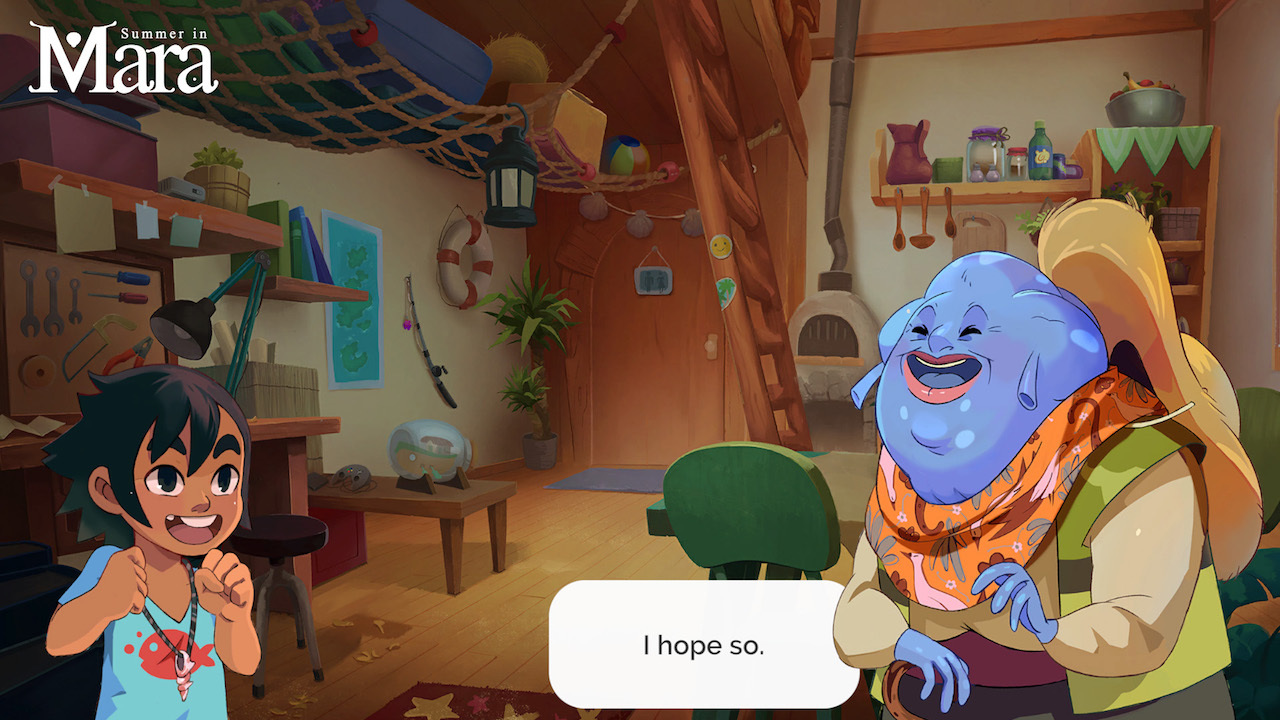Select the hanging lantern near the ceiling net
The image size is (1280, 720).
[x=512, y=178]
